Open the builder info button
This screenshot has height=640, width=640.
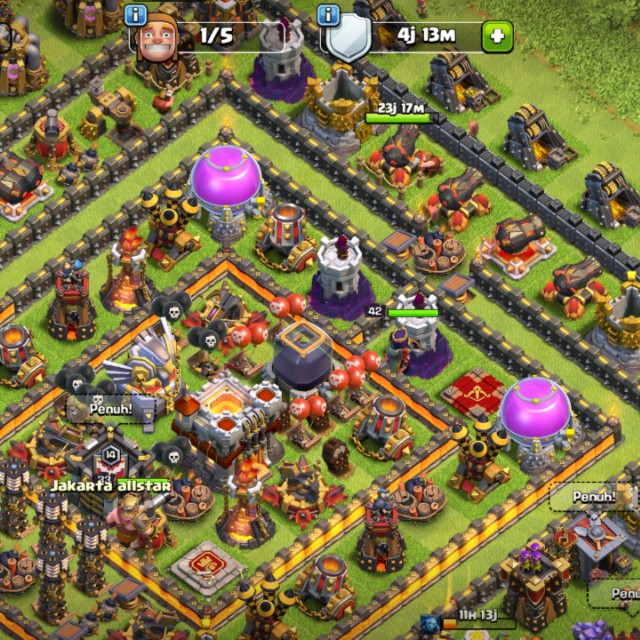136,15
